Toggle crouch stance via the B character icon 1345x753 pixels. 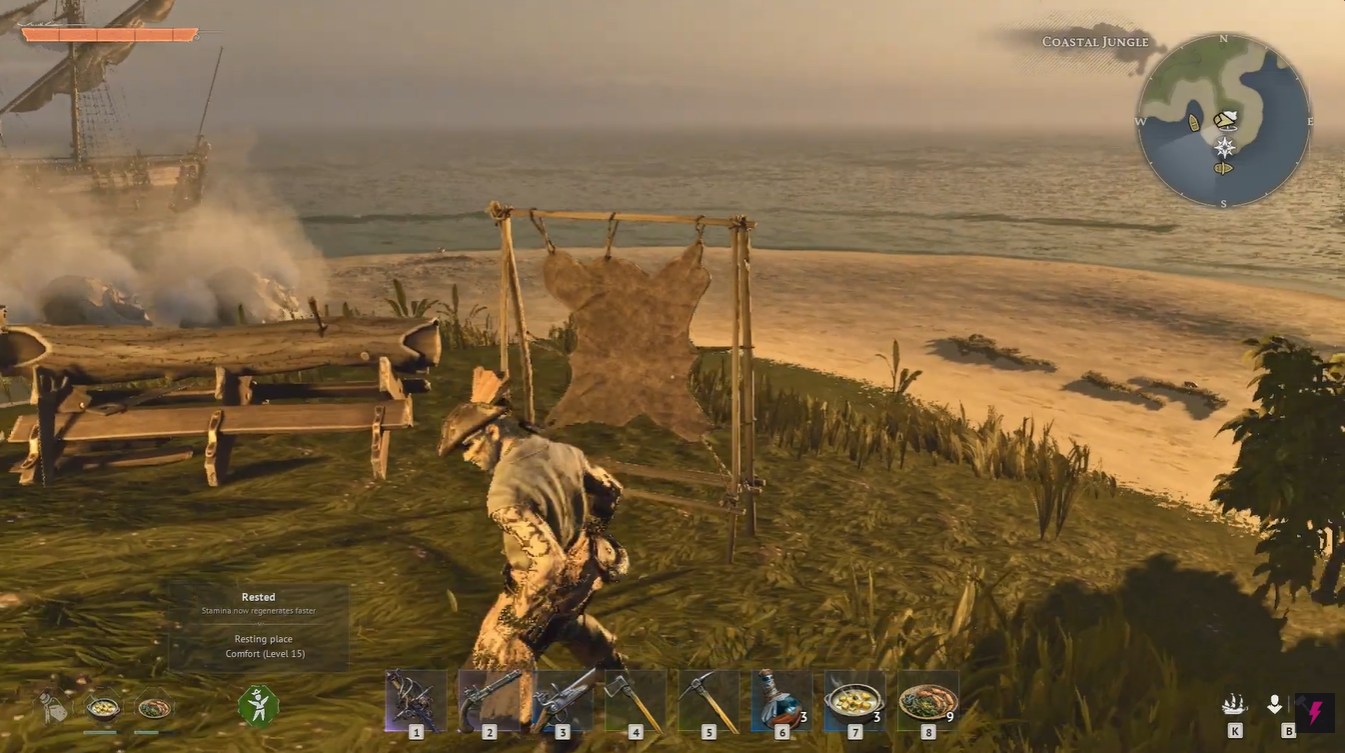[x=1275, y=704]
